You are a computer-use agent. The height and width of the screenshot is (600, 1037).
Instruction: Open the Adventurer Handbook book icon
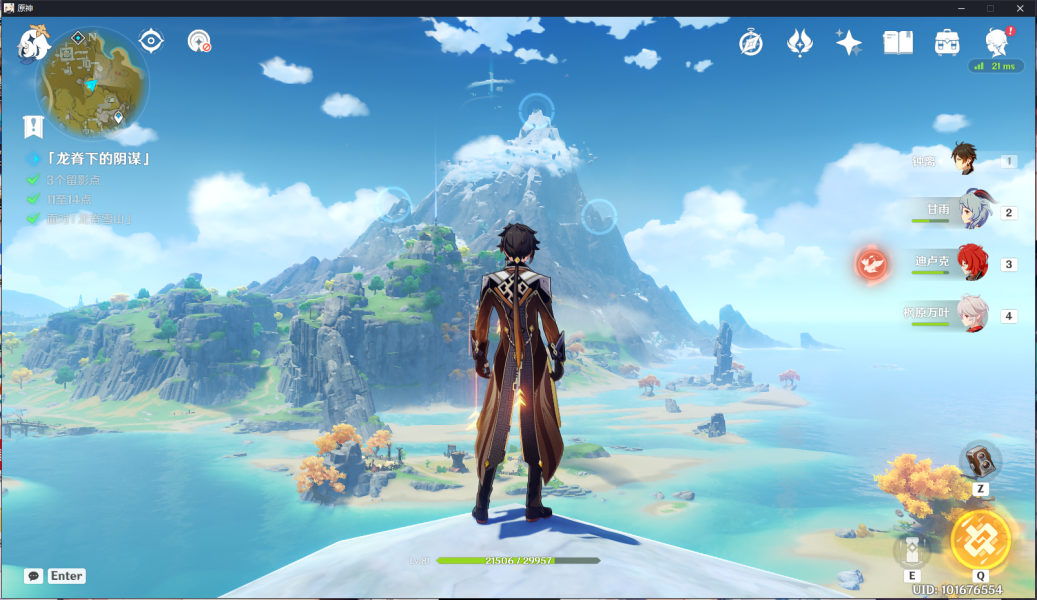coord(897,42)
